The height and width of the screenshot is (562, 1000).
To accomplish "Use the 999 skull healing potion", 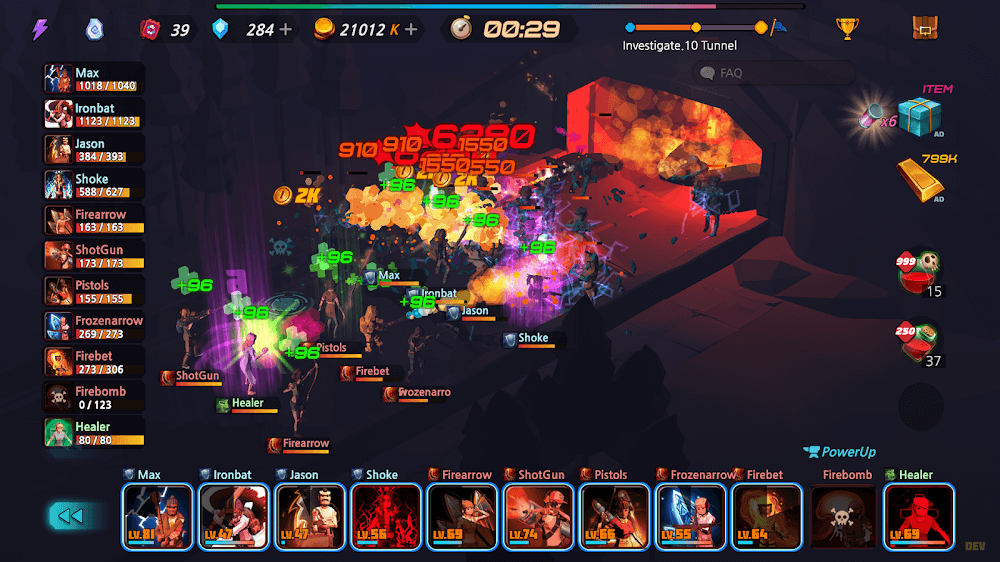I will click(921, 272).
